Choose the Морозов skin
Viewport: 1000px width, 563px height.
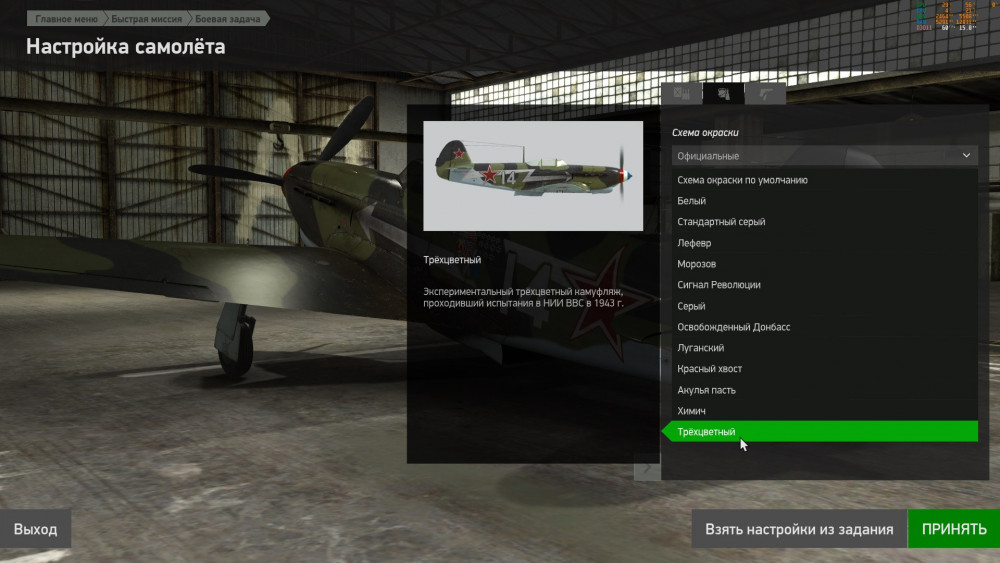697,264
